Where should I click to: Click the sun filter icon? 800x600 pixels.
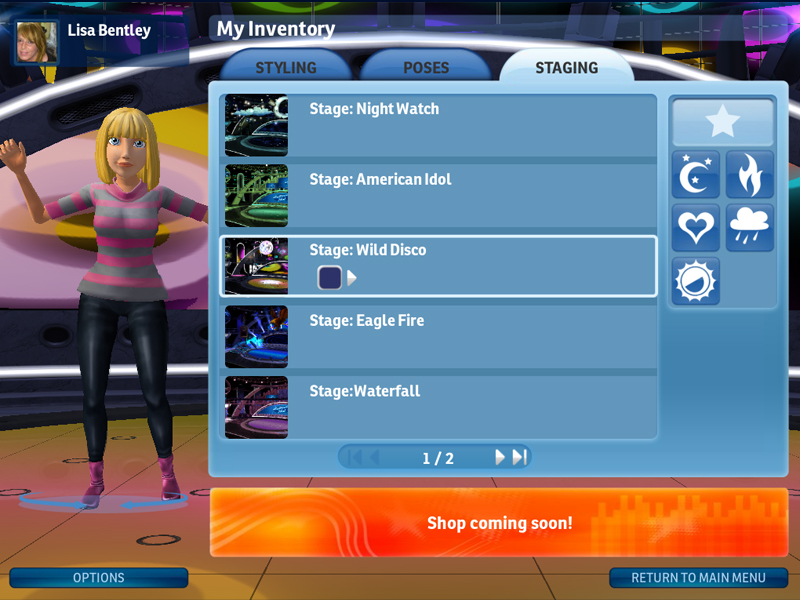click(x=696, y=281)
